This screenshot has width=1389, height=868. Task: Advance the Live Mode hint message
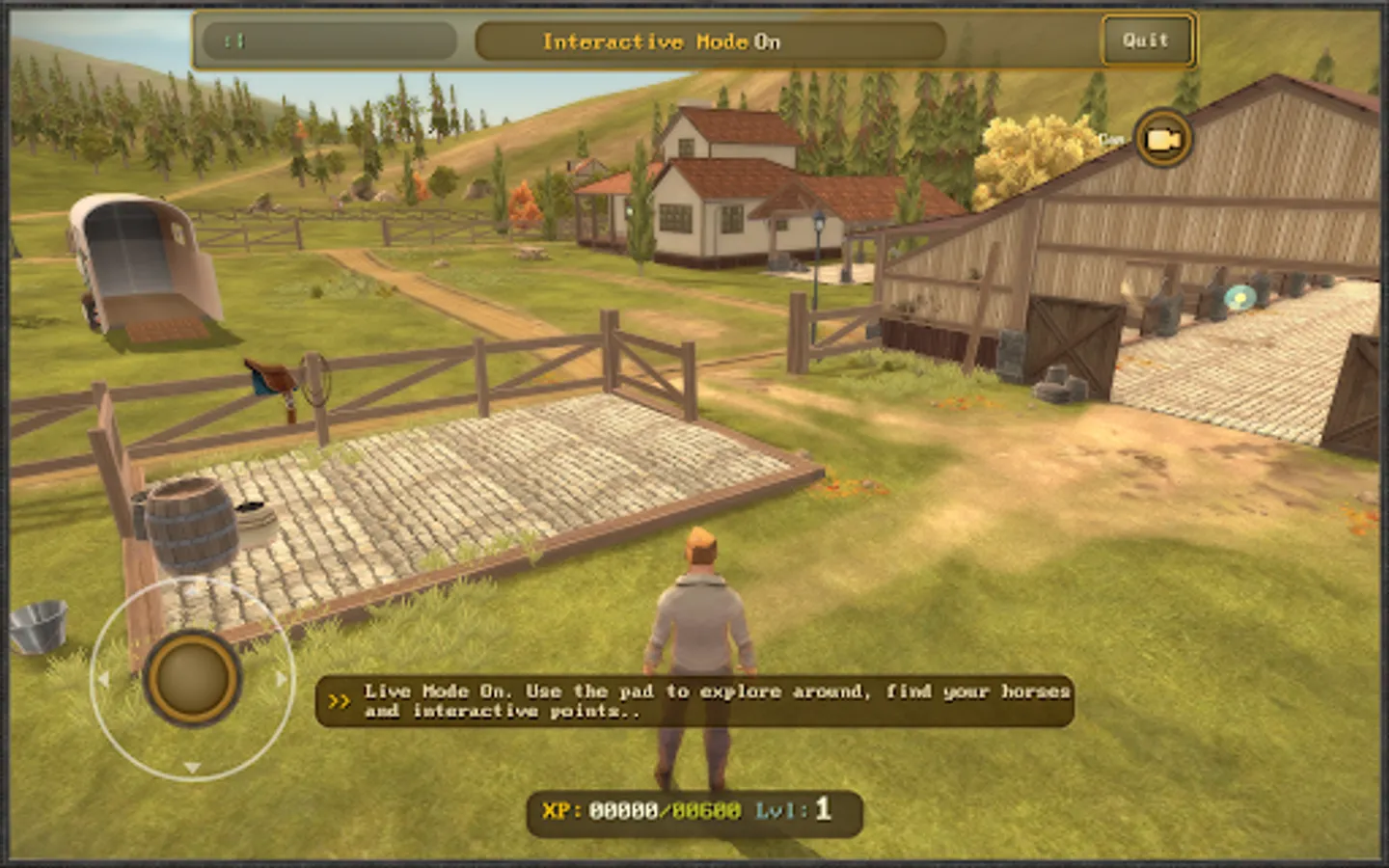[x=339, y=701]
